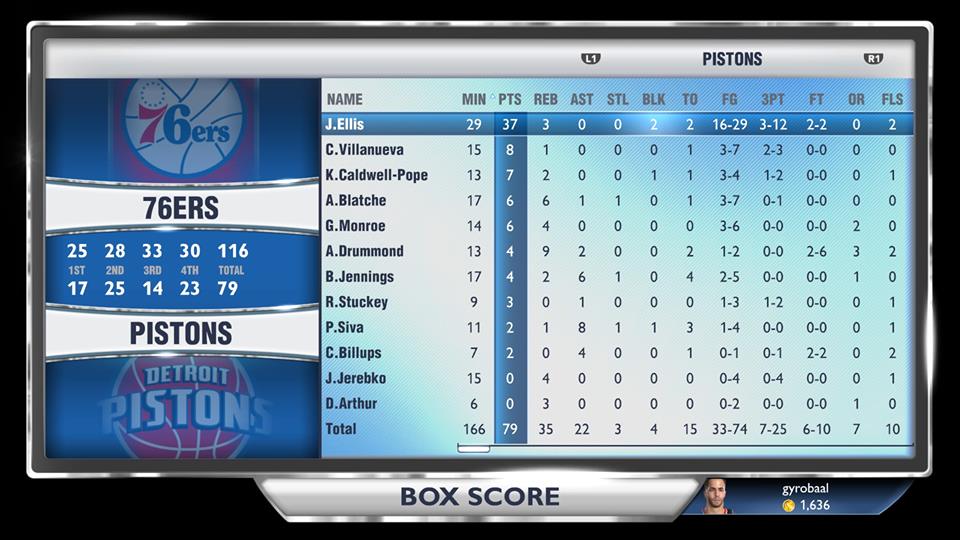Choose R.Stuckey's stat row
The image size is (960, 540).
pyautogui.click(x=356, y=302)
